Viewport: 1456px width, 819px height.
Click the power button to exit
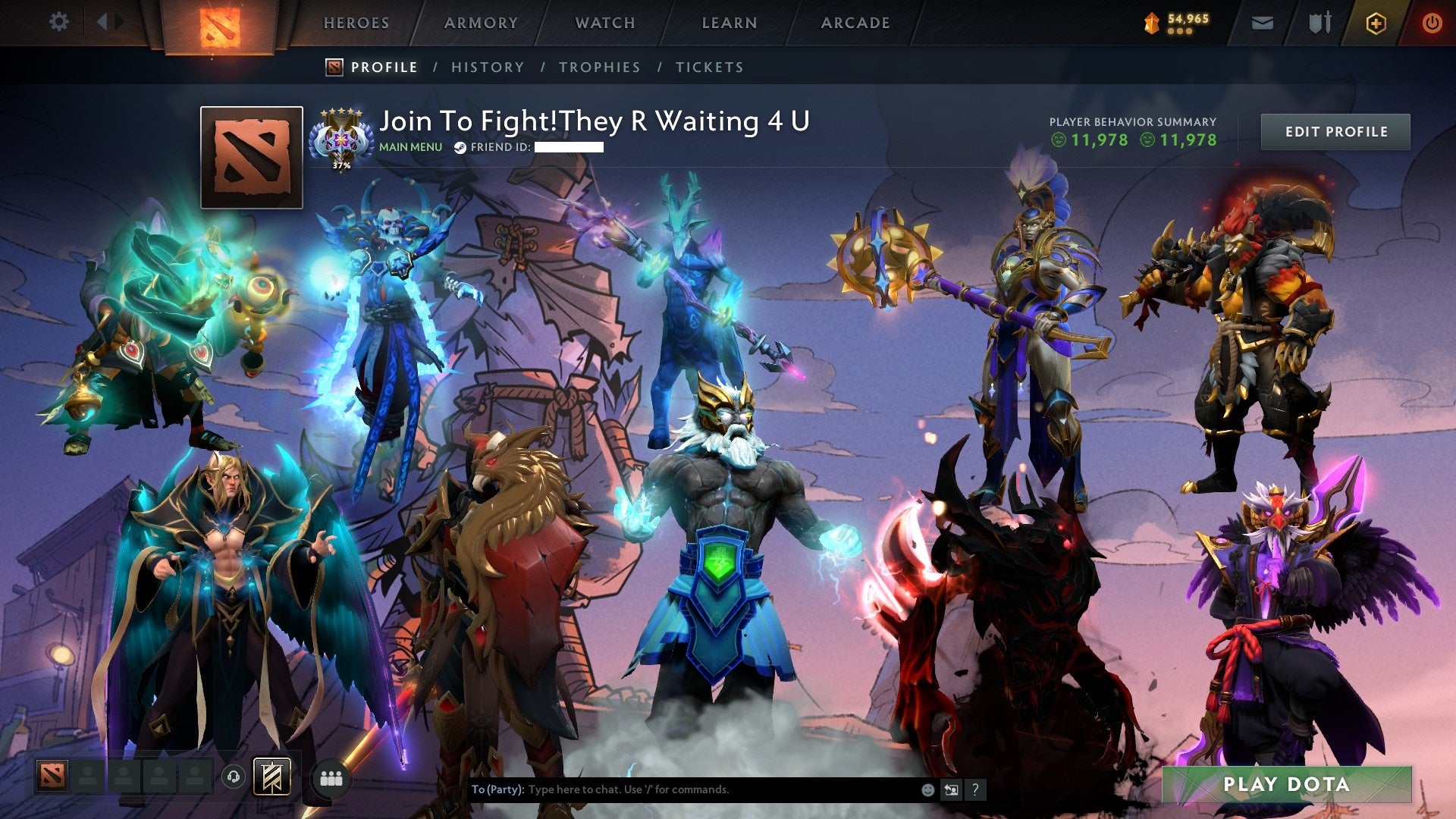coord(1433,22)
